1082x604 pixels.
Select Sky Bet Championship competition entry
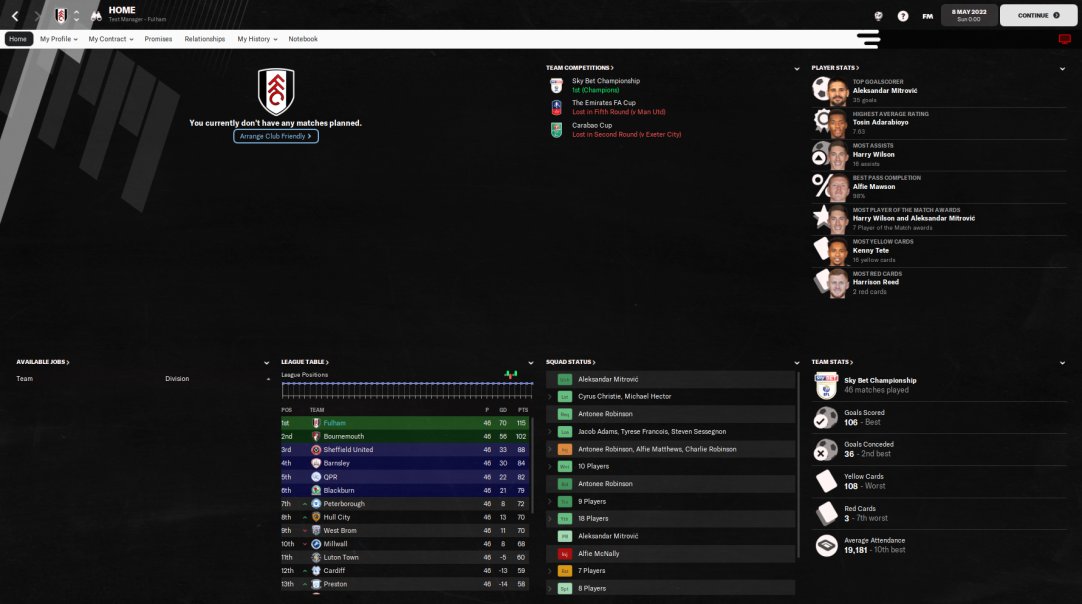pos(606,81)
